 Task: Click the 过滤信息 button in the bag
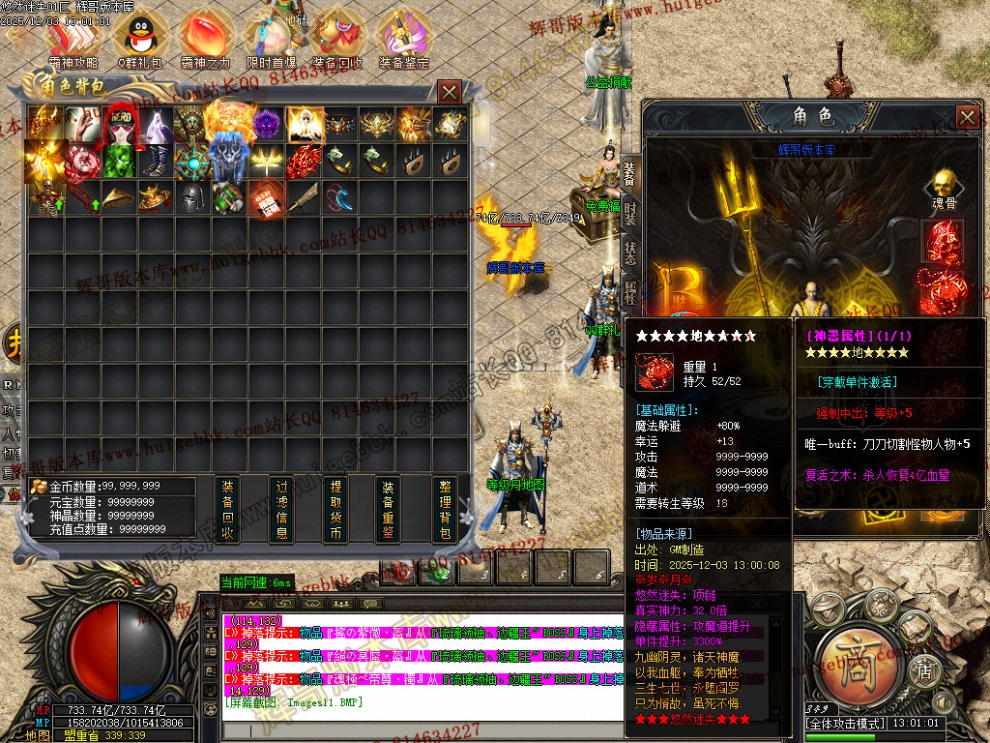(282, 509)
